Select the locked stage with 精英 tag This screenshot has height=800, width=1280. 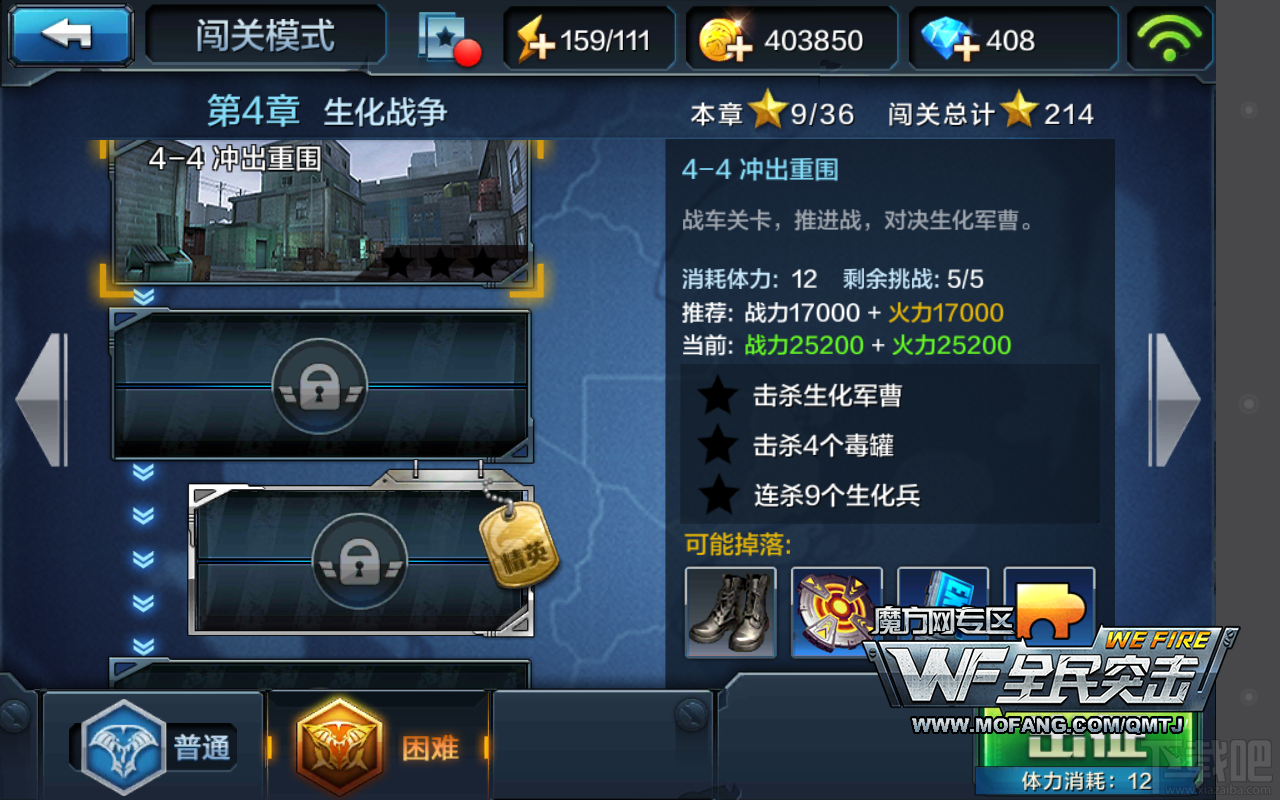(360, 560)
